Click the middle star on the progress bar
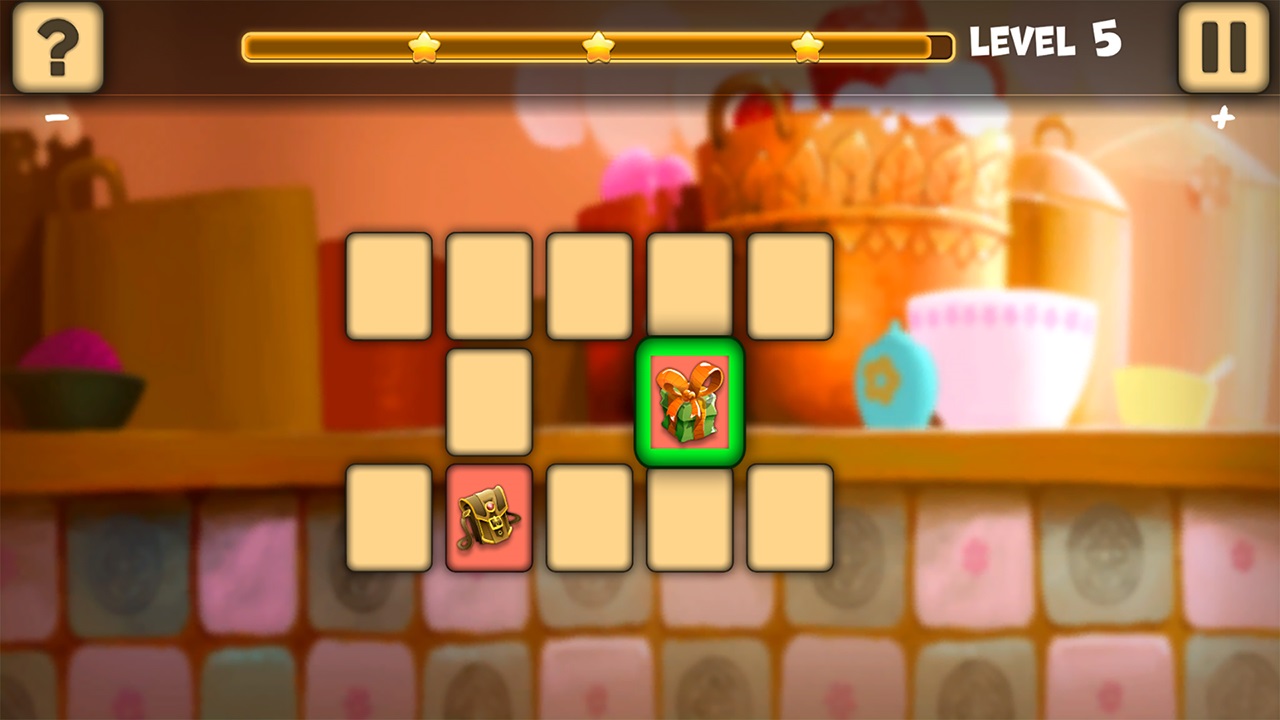 tap(599, 44)
